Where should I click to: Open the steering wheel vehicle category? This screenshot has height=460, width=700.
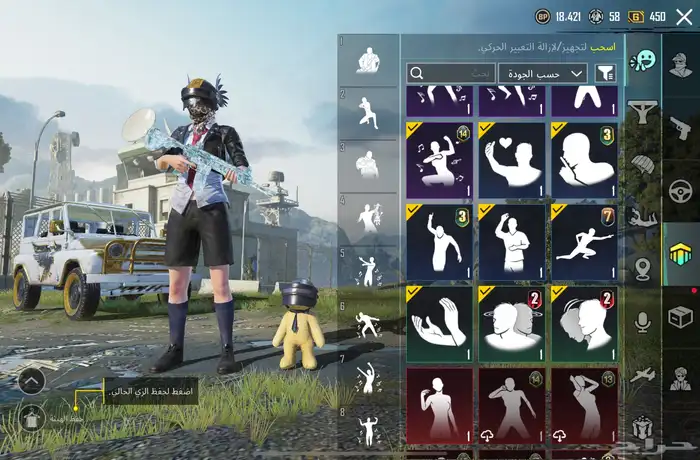(681, 190)
